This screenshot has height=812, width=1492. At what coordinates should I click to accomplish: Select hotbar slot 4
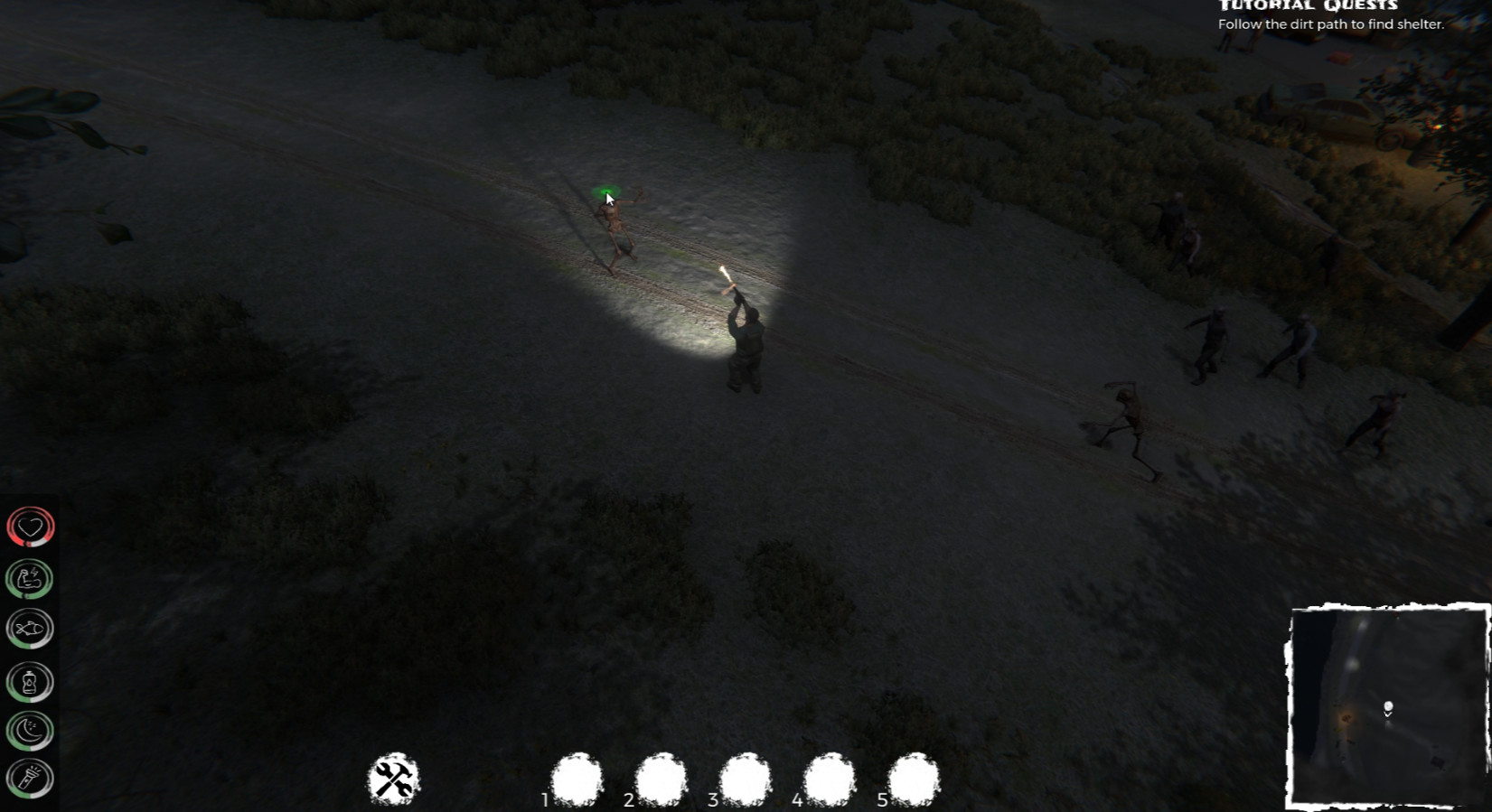[828, 778]
